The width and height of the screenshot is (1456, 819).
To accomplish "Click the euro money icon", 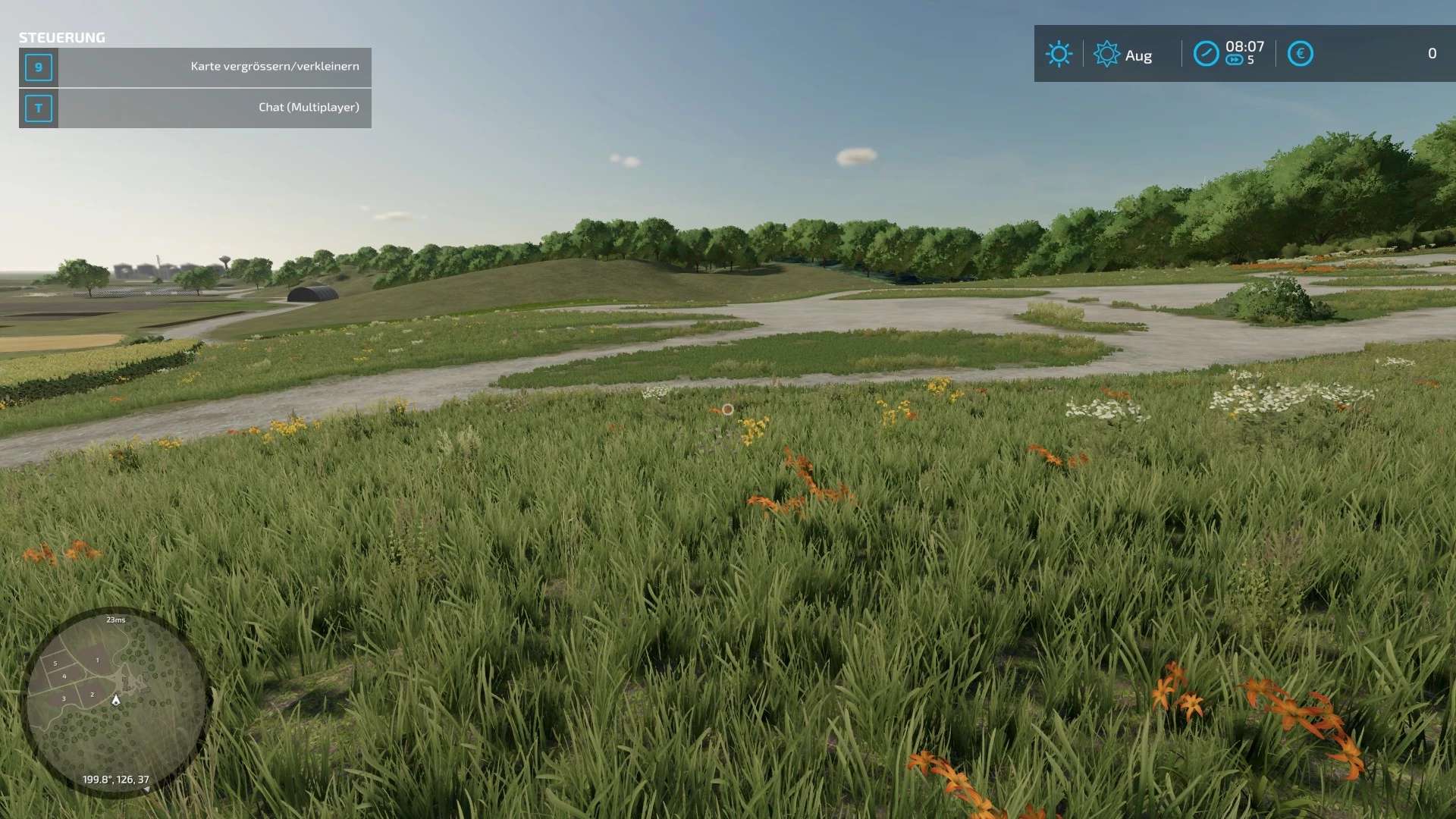I will (1300, 54).
